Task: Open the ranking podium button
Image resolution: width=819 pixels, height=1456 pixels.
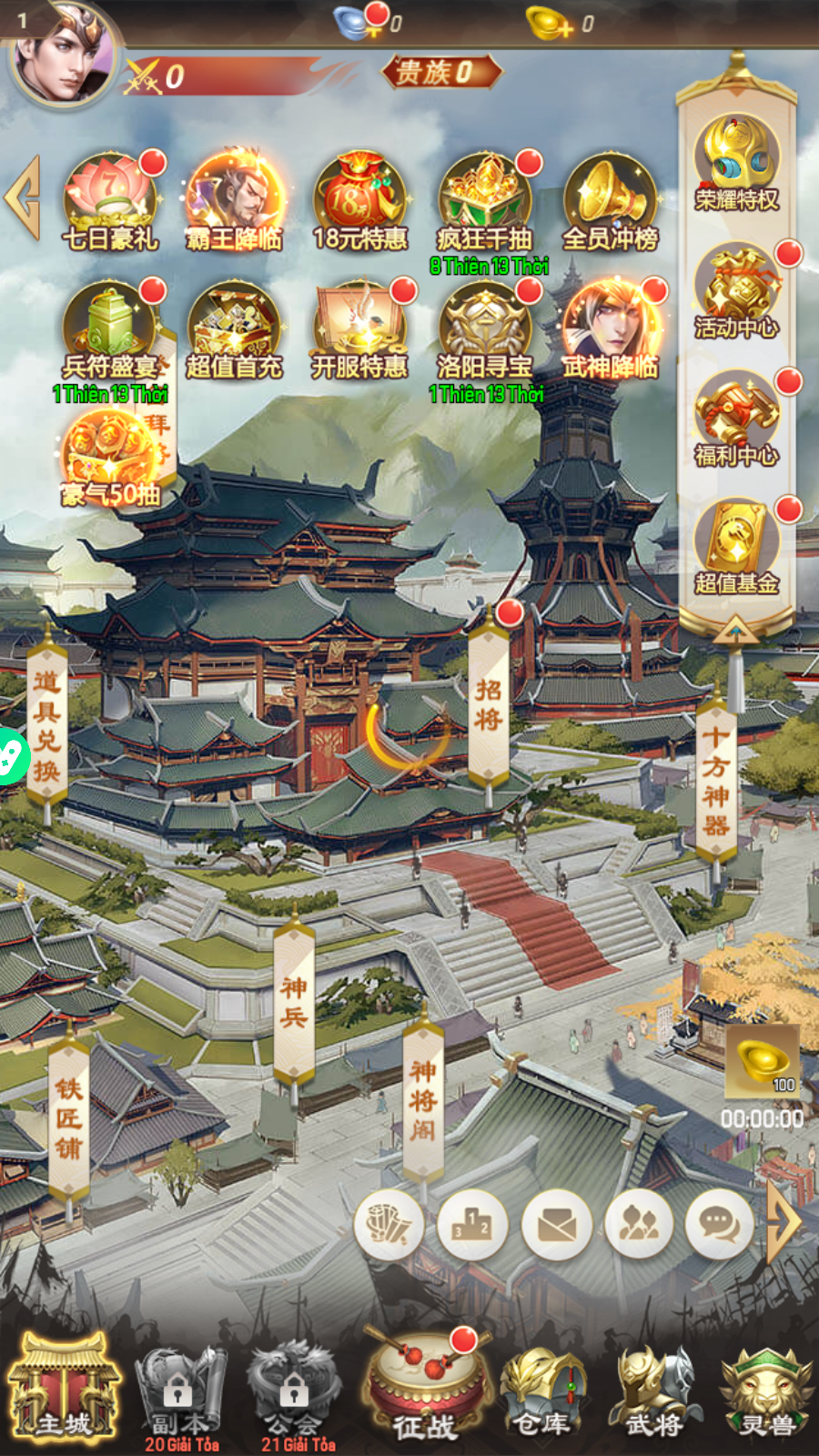Action: (x=472, y=1224)
